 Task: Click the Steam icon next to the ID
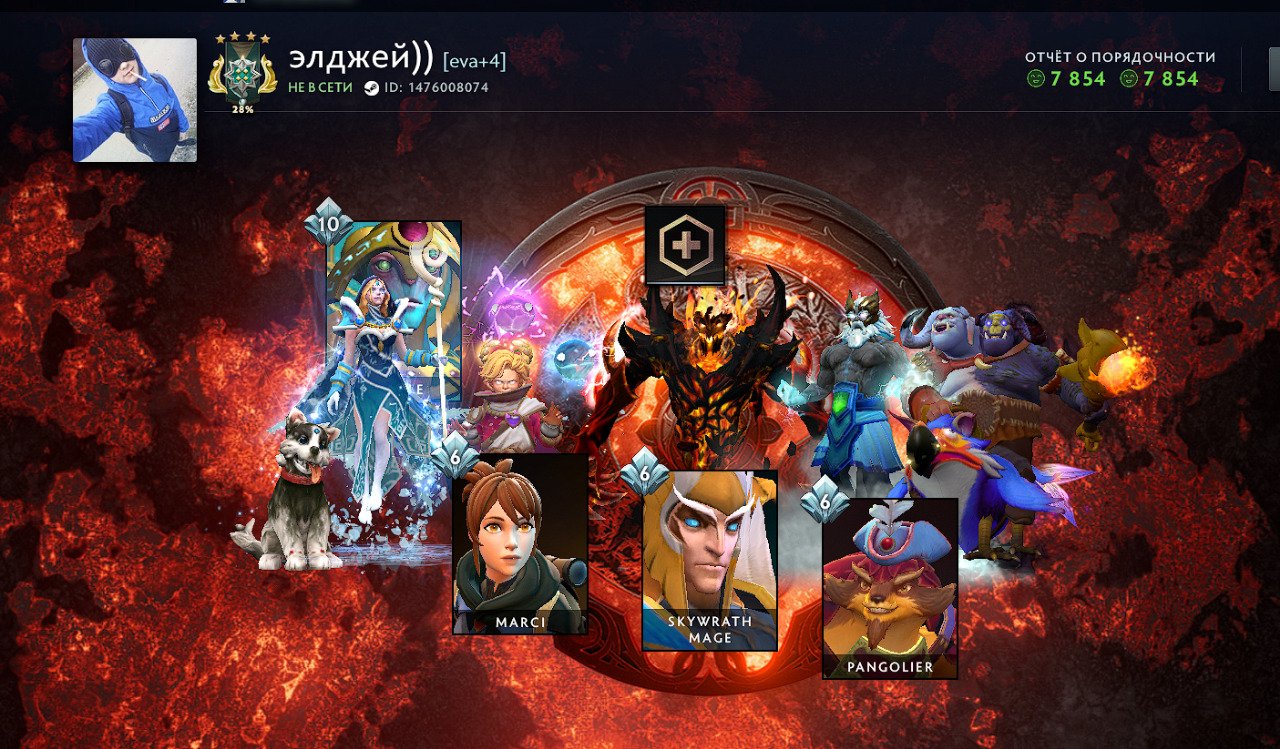coord(370,89)
